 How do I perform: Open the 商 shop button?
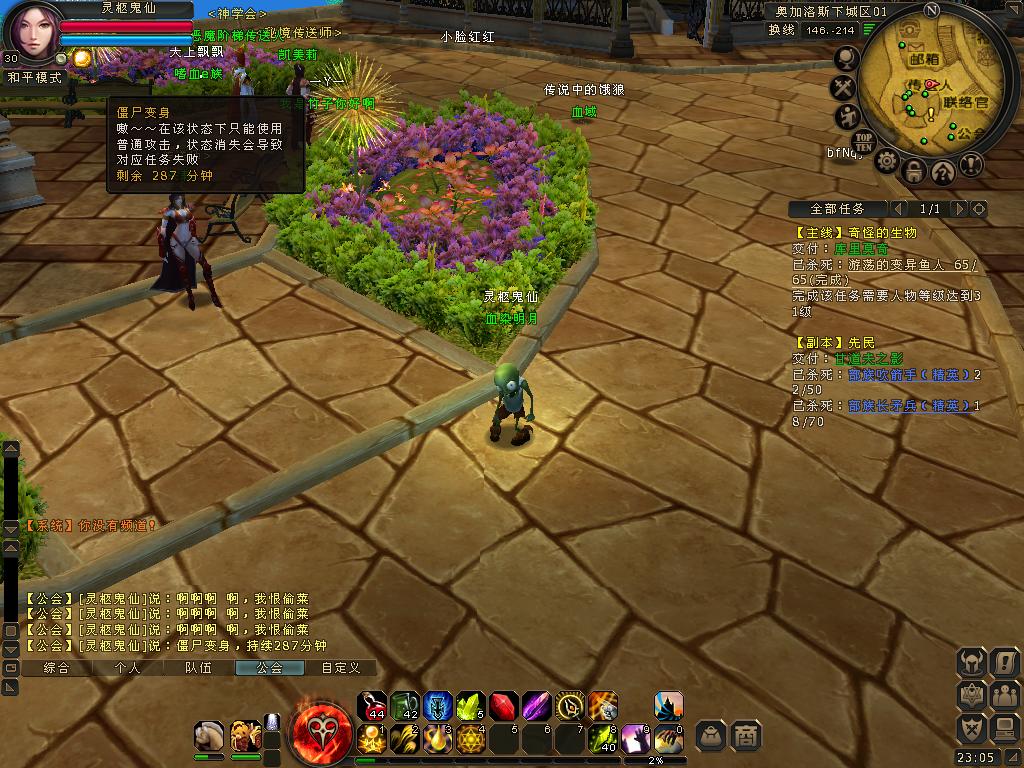[x=745, y=735]
